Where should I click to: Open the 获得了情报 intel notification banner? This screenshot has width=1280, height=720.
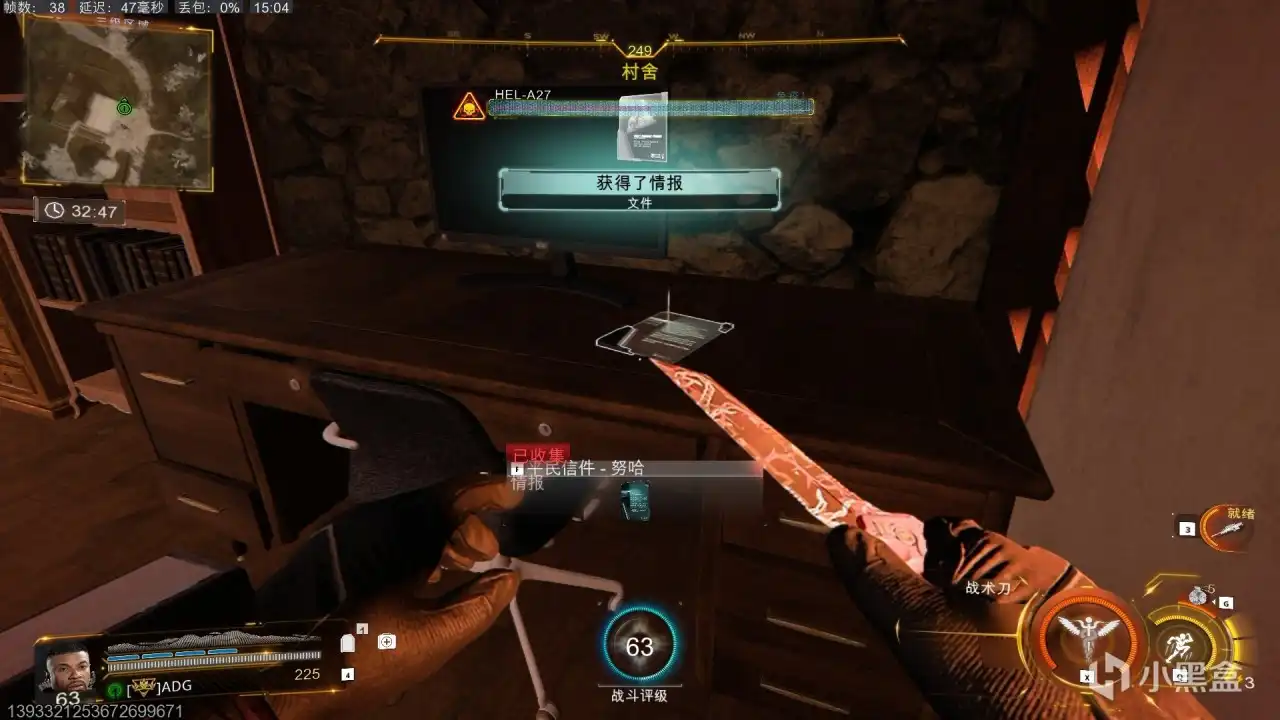tap(639, 189)
